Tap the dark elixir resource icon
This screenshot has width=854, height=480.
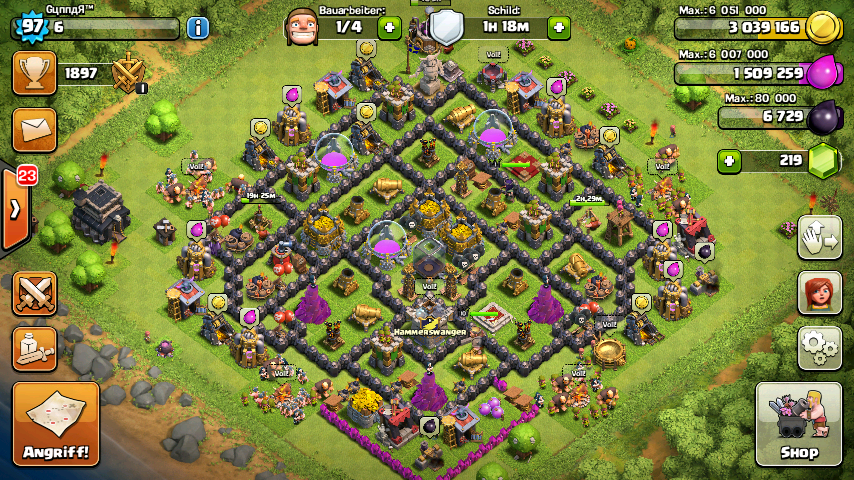tap(822, 117)
